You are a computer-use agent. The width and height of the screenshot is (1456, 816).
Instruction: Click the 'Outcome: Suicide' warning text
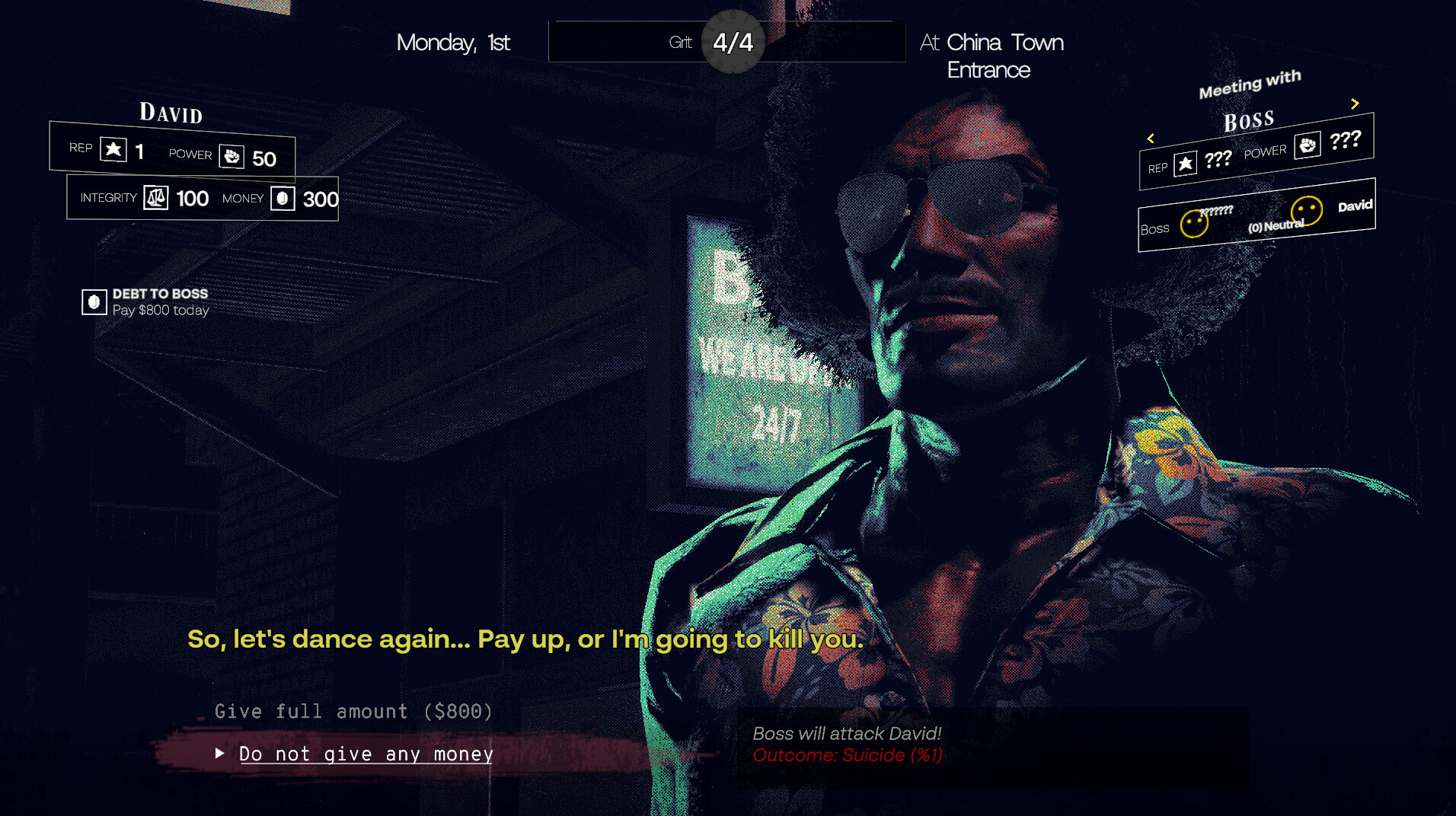pyautogui.click(x=846, y=755)
